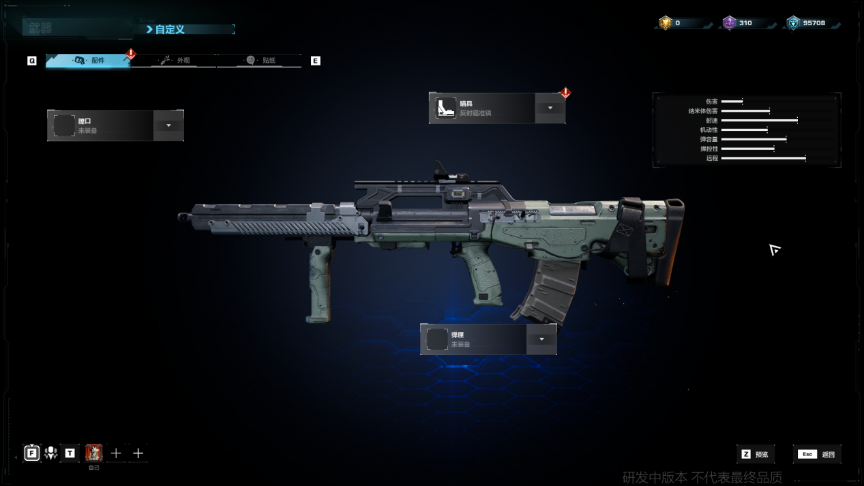The width and height of the screenshot is (864, 486).
Task: Open the teal currency counter
Action: [809, 22]
